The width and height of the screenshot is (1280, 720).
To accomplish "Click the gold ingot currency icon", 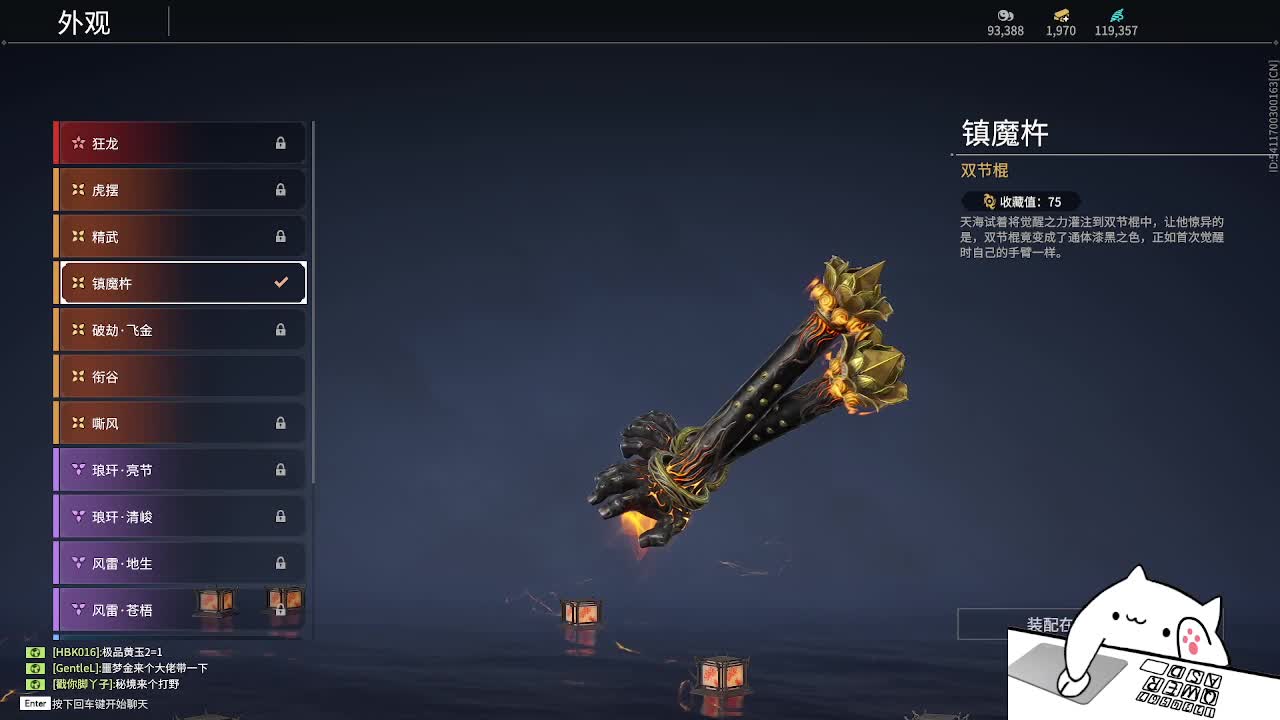I will pyautogui.click(x=1061, y=15).
